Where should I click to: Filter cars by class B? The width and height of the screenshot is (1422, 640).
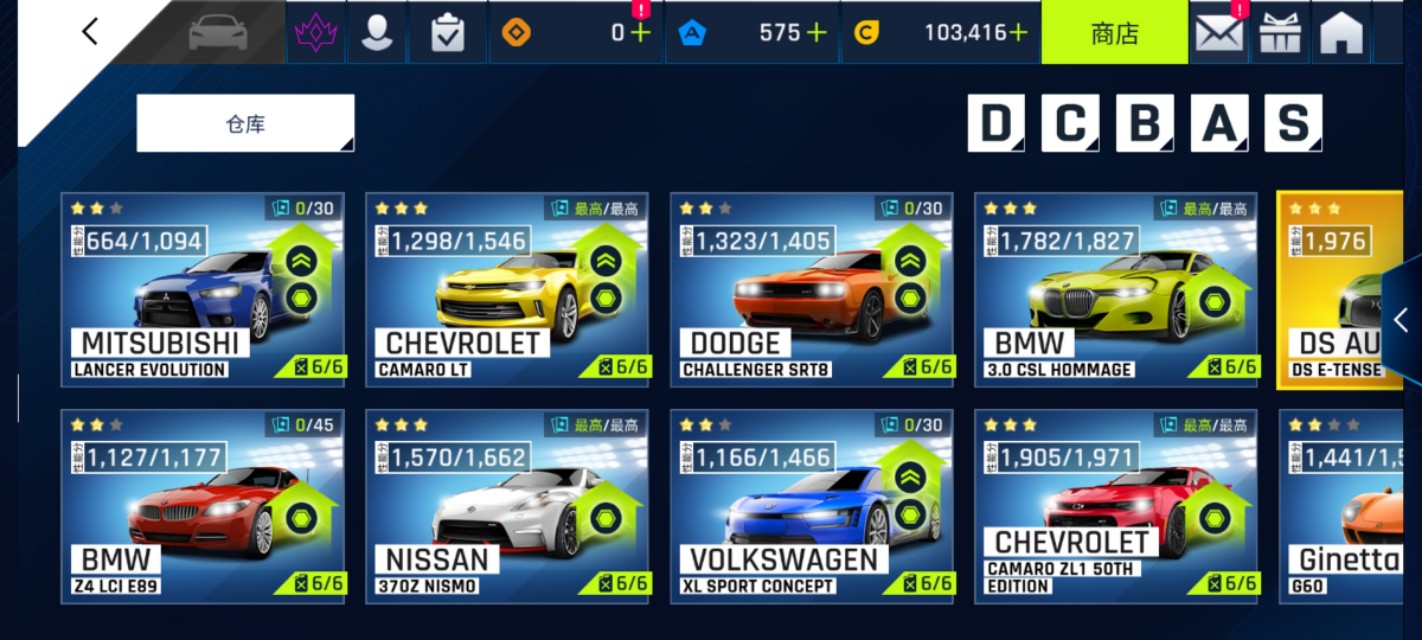[1144, 124]
